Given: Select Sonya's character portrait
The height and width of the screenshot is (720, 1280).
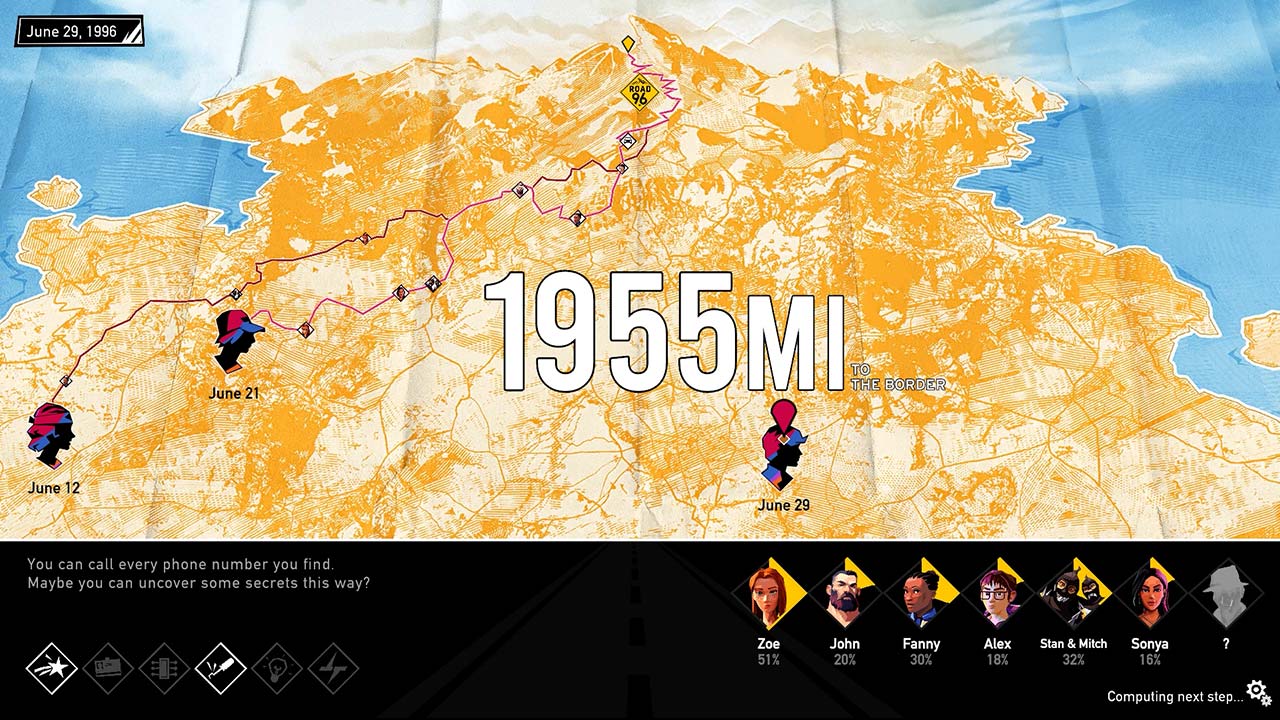Looking at the screenshot, I should (1152, 594).
